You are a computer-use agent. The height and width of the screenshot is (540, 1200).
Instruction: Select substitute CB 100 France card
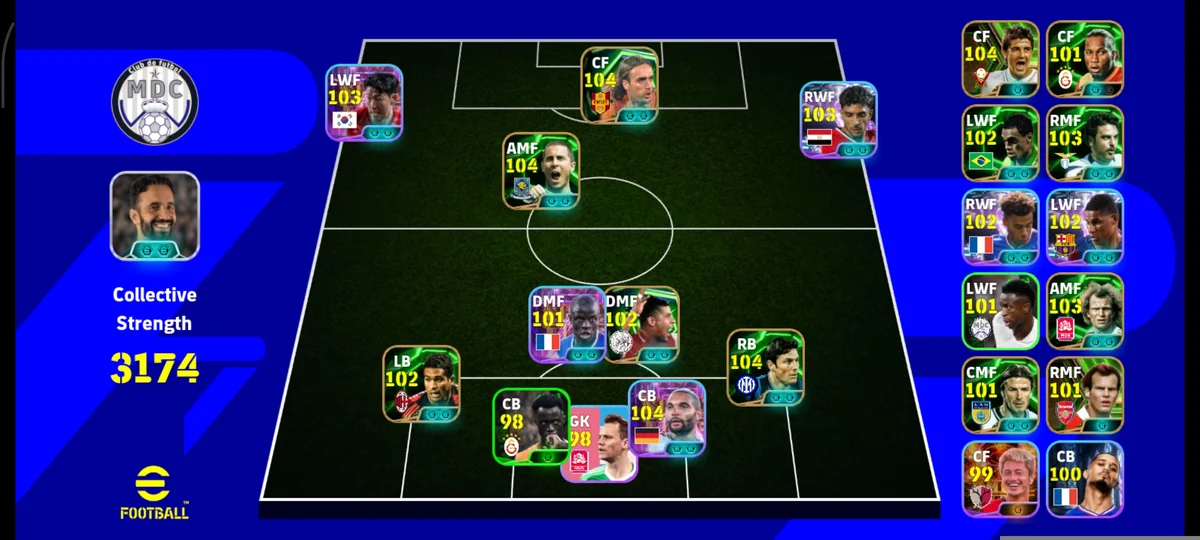[1085, 479]
